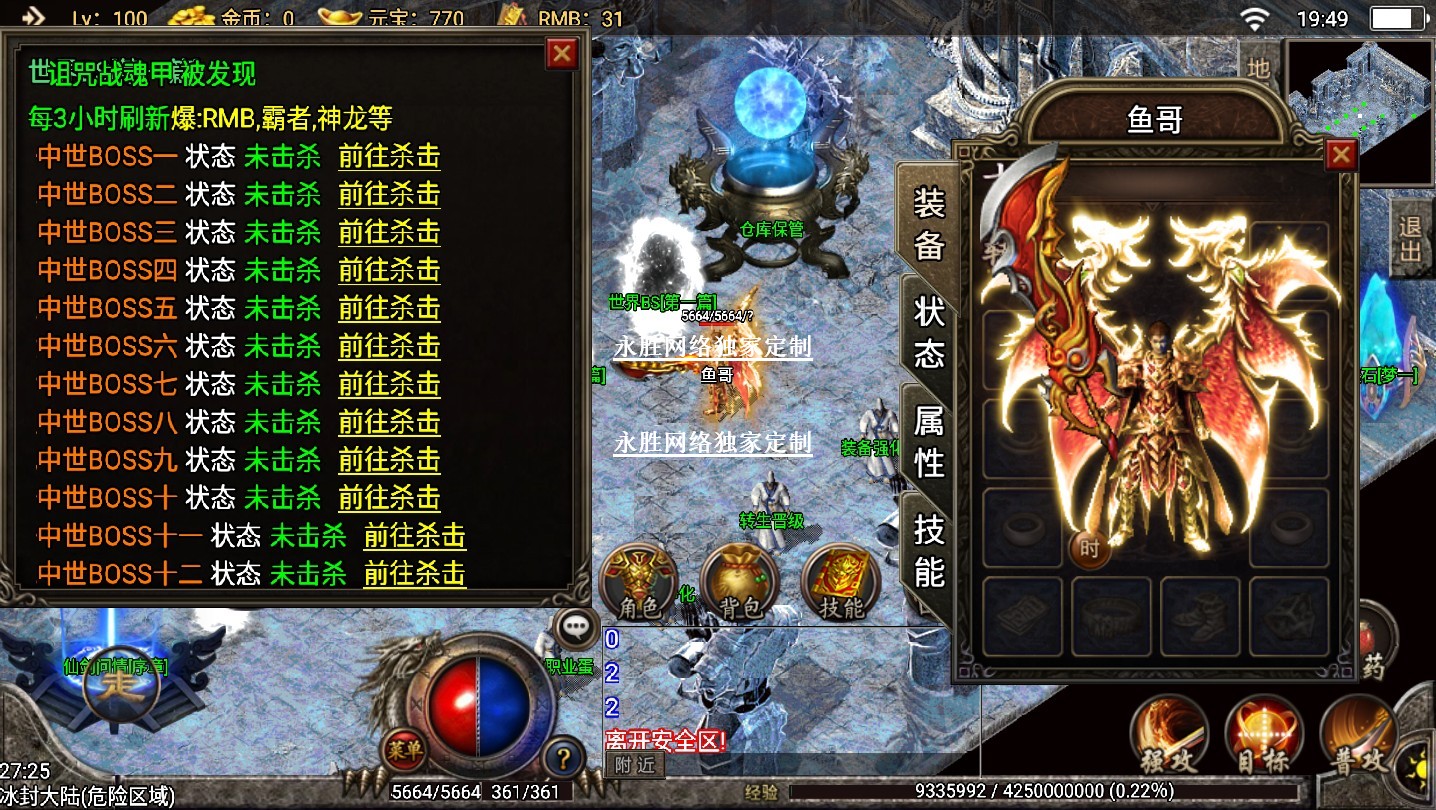This screenshot has width=1436, height=810.
Task: Activate the 强攻 attack skill
Action: pyautogui.click(x=1170, y=738)
